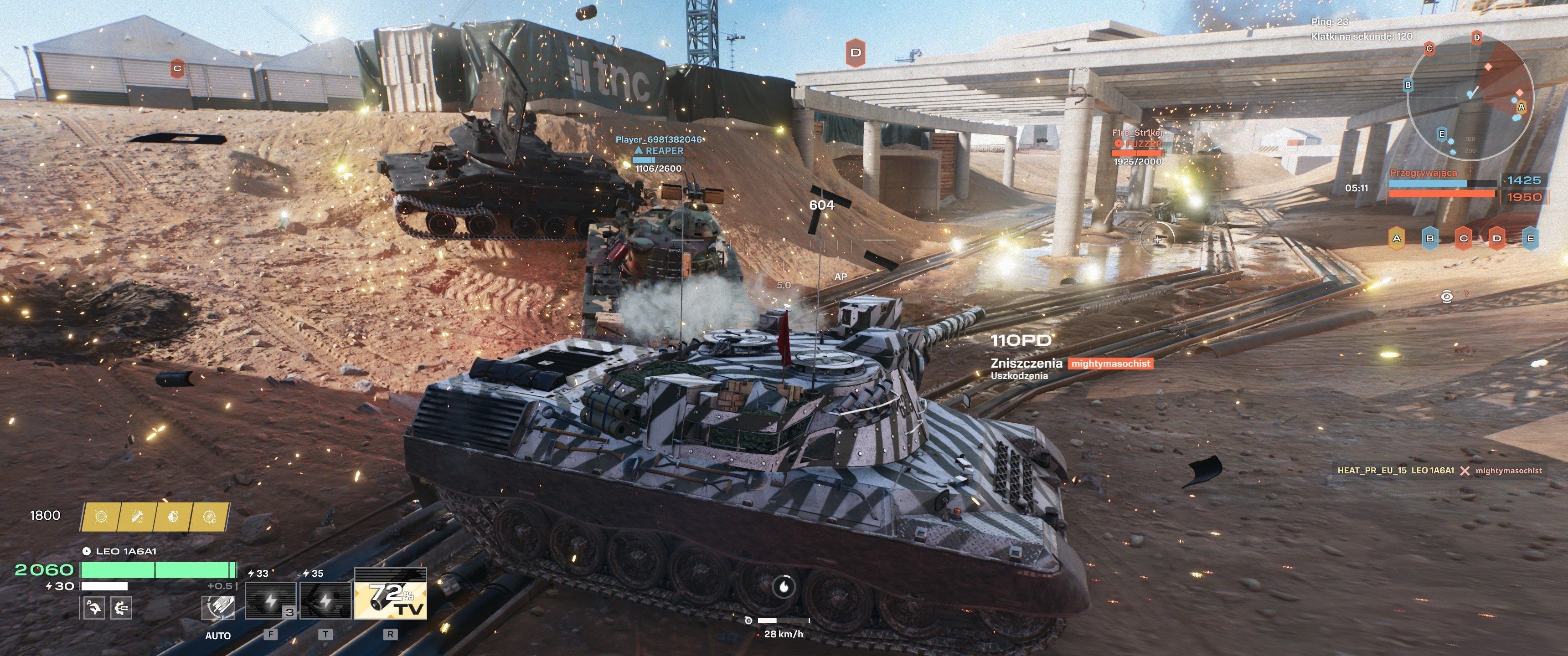Select capture point E hexagon in objective row
Screen dimensions: 1568x656
coord(1530,238)
